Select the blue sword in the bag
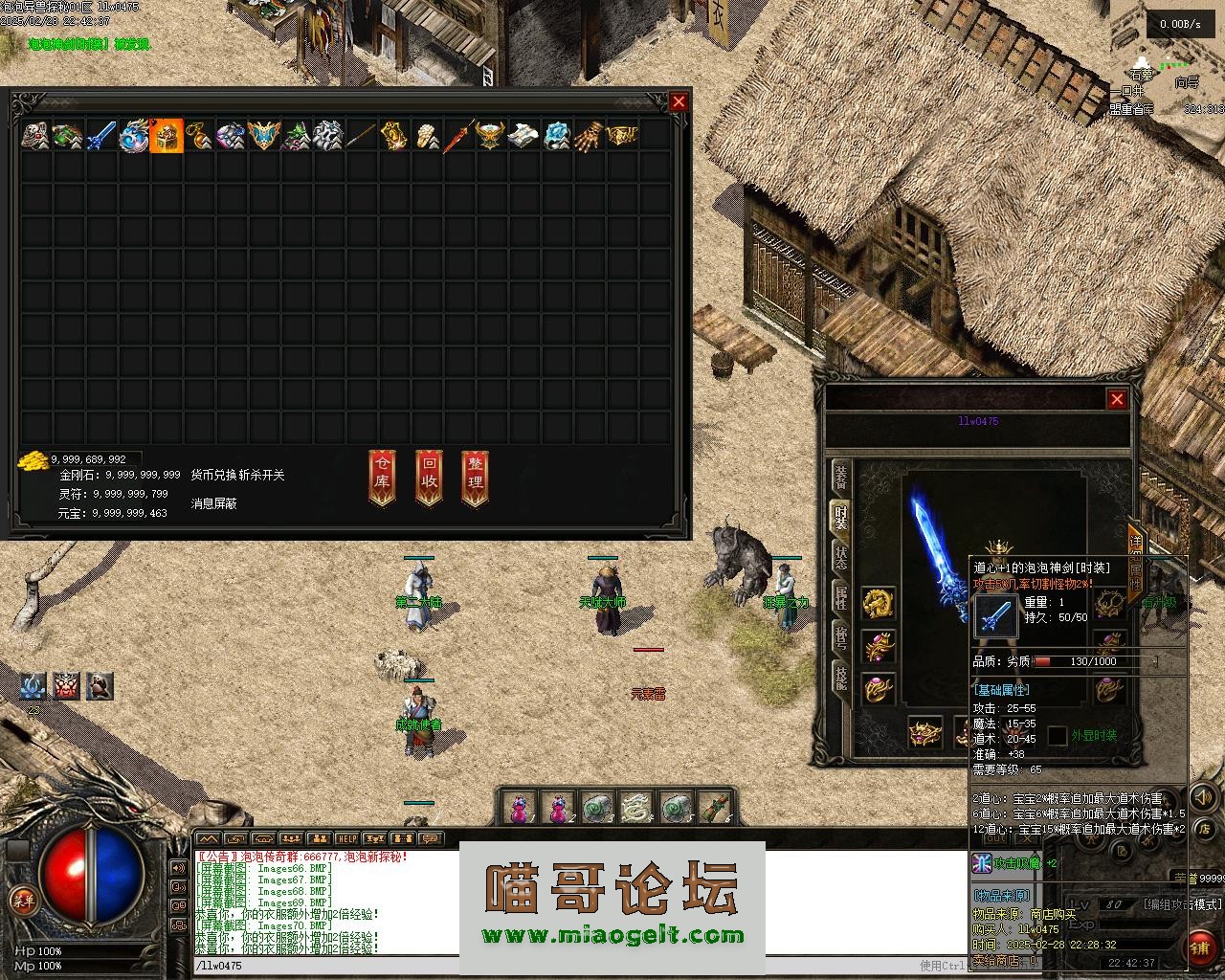 101,136
